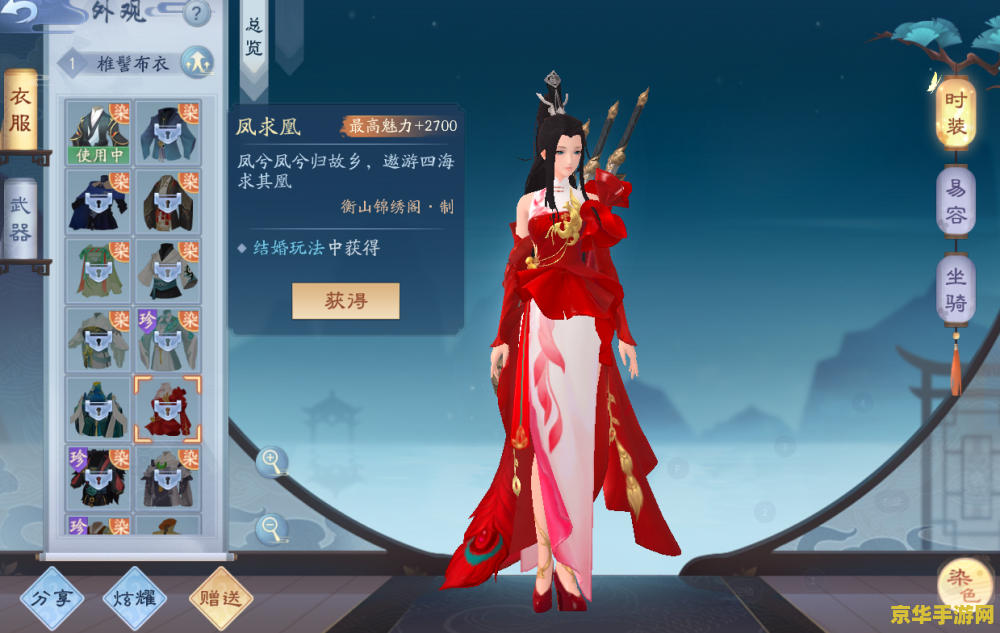This screenshot has height=633, width=1000.
Task: Open the 总览 overview tab
Action: (x=254, y=36)
